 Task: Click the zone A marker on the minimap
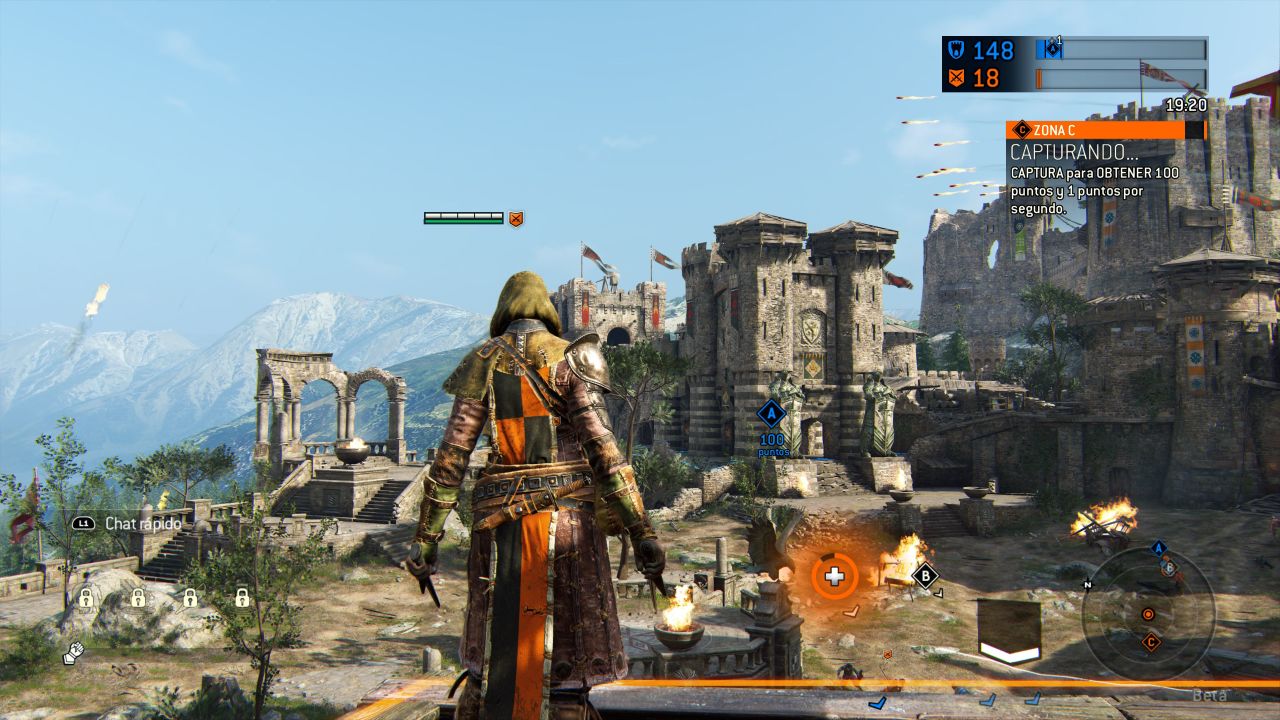pos(1159,548)
